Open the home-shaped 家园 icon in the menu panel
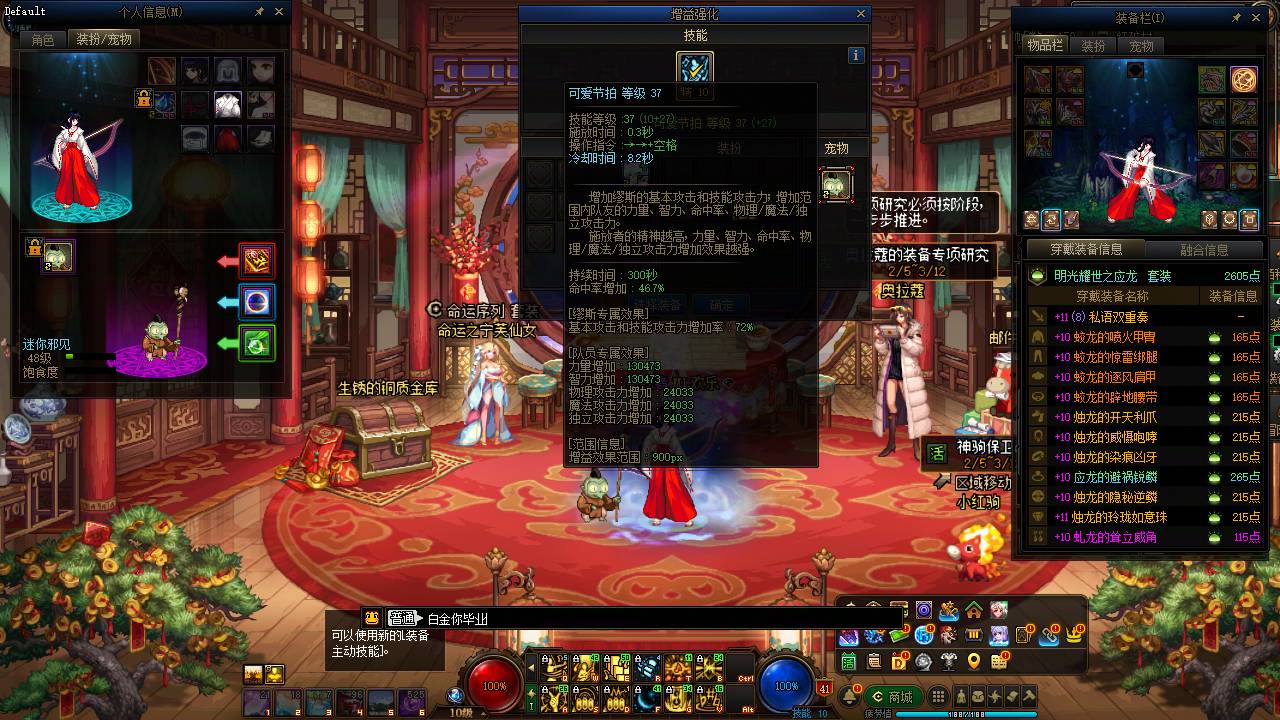This screenshot has height=720, width=1280. click(974, 611)
